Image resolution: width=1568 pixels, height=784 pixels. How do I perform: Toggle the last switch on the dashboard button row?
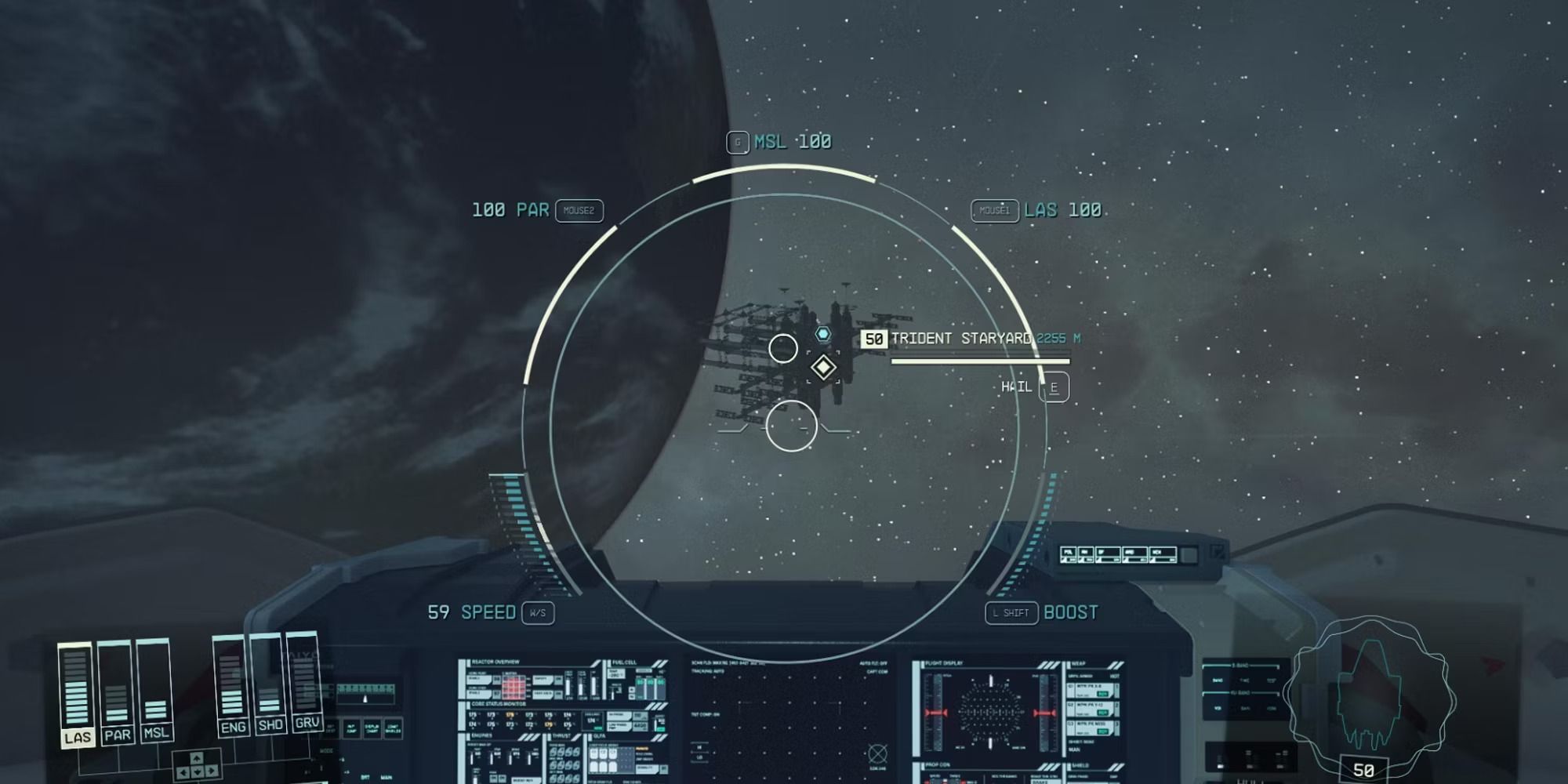click(x=1163, y=554)
